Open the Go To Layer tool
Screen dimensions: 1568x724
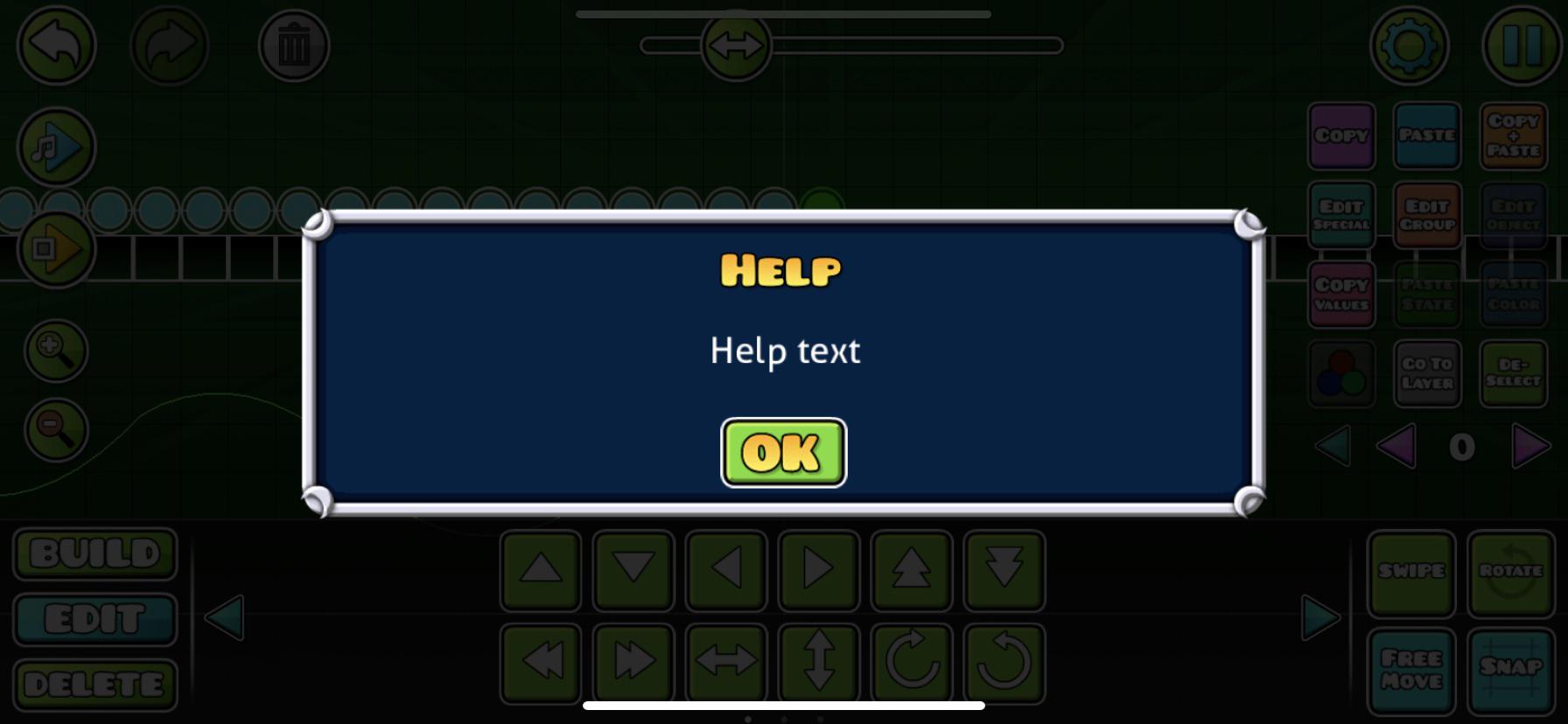tap(1427, 372)
